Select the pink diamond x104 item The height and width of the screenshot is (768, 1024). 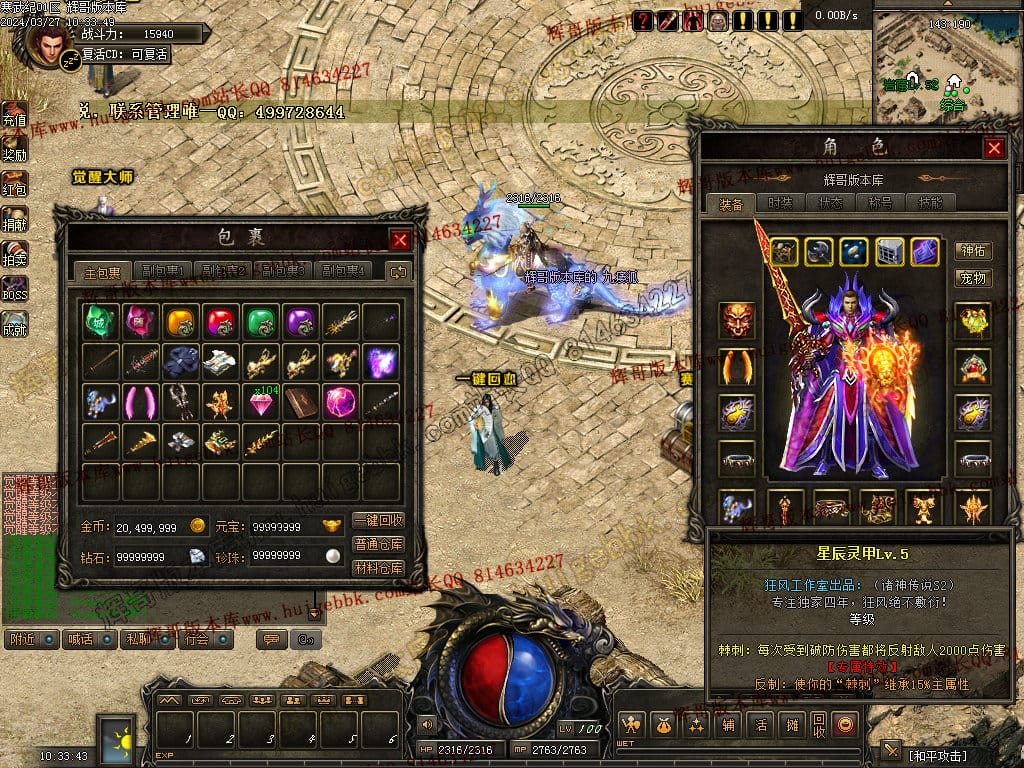pos(261,402)
